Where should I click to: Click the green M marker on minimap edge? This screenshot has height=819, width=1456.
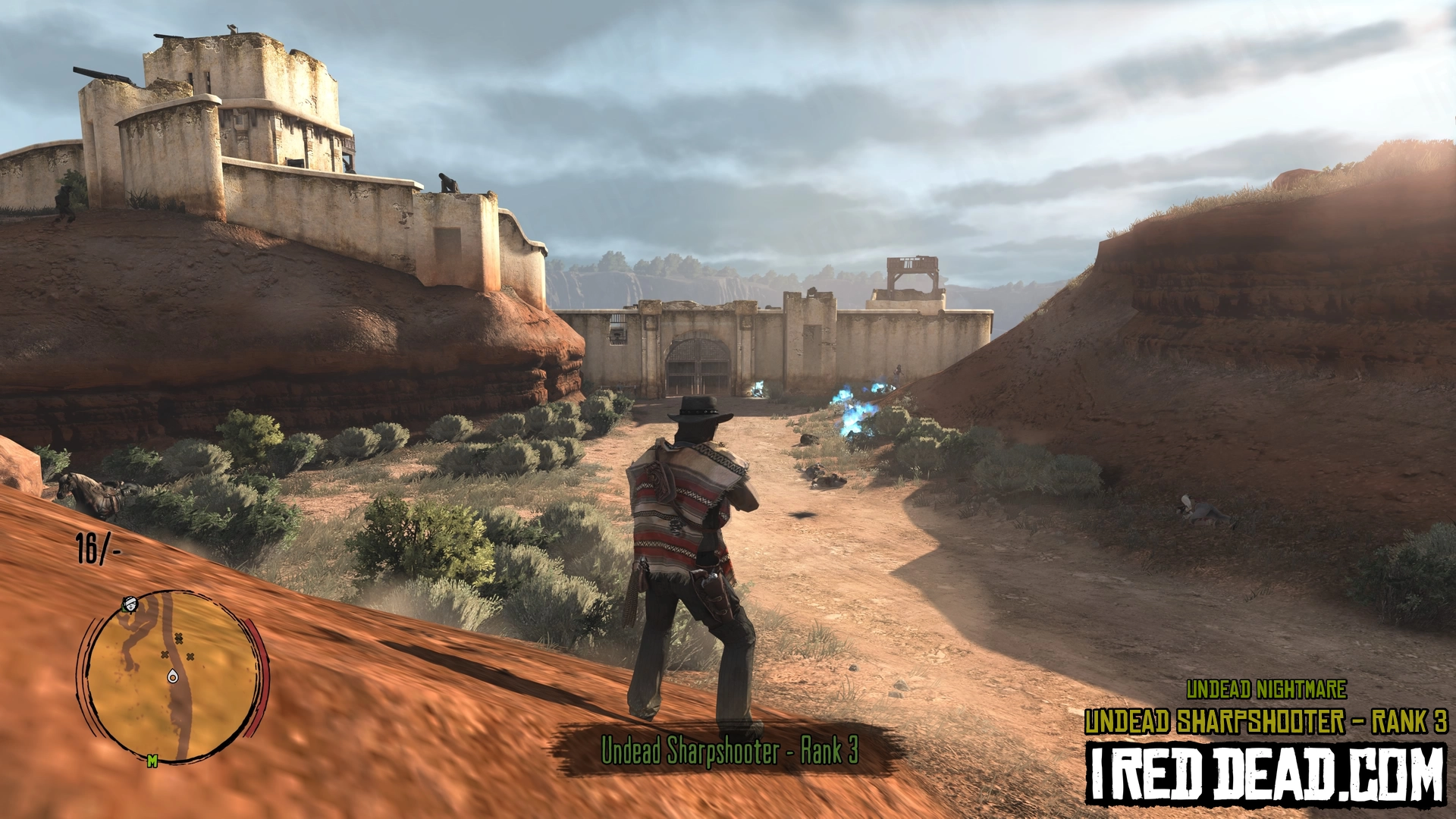(x=152, y=761)
